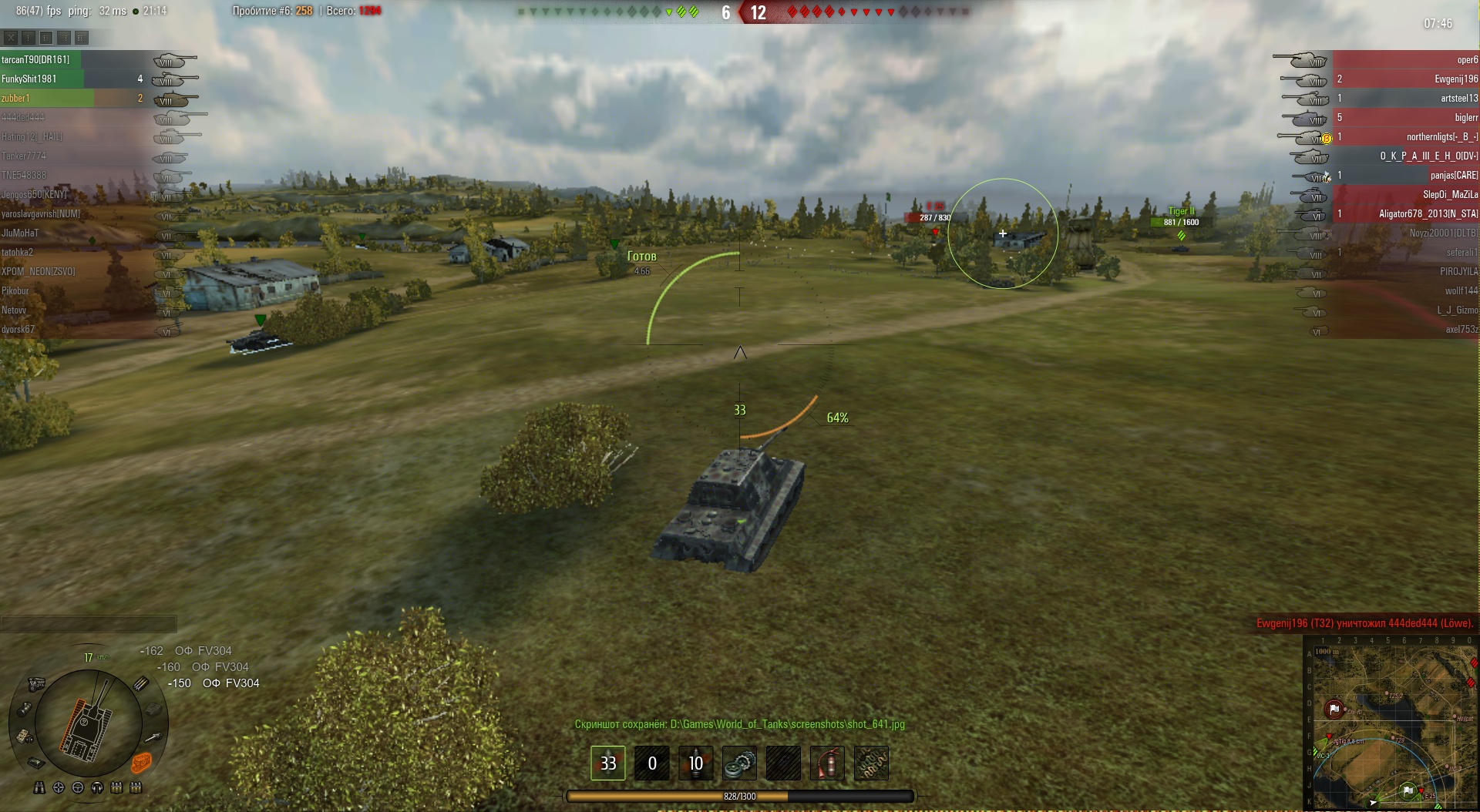Click the ammo rack module icon

pos(142,683)
